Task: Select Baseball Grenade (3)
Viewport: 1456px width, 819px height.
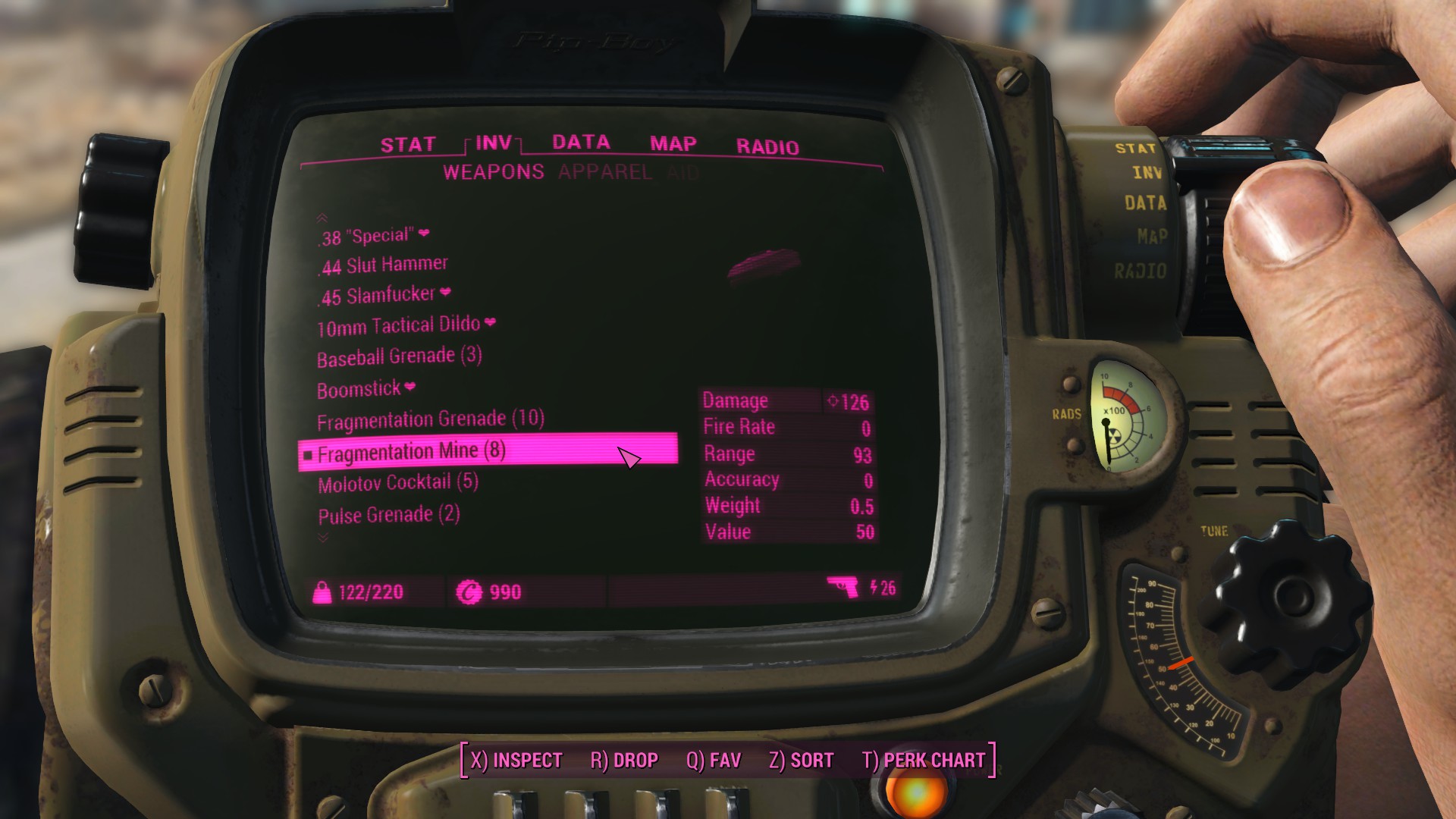Action: tap(399, 356)
